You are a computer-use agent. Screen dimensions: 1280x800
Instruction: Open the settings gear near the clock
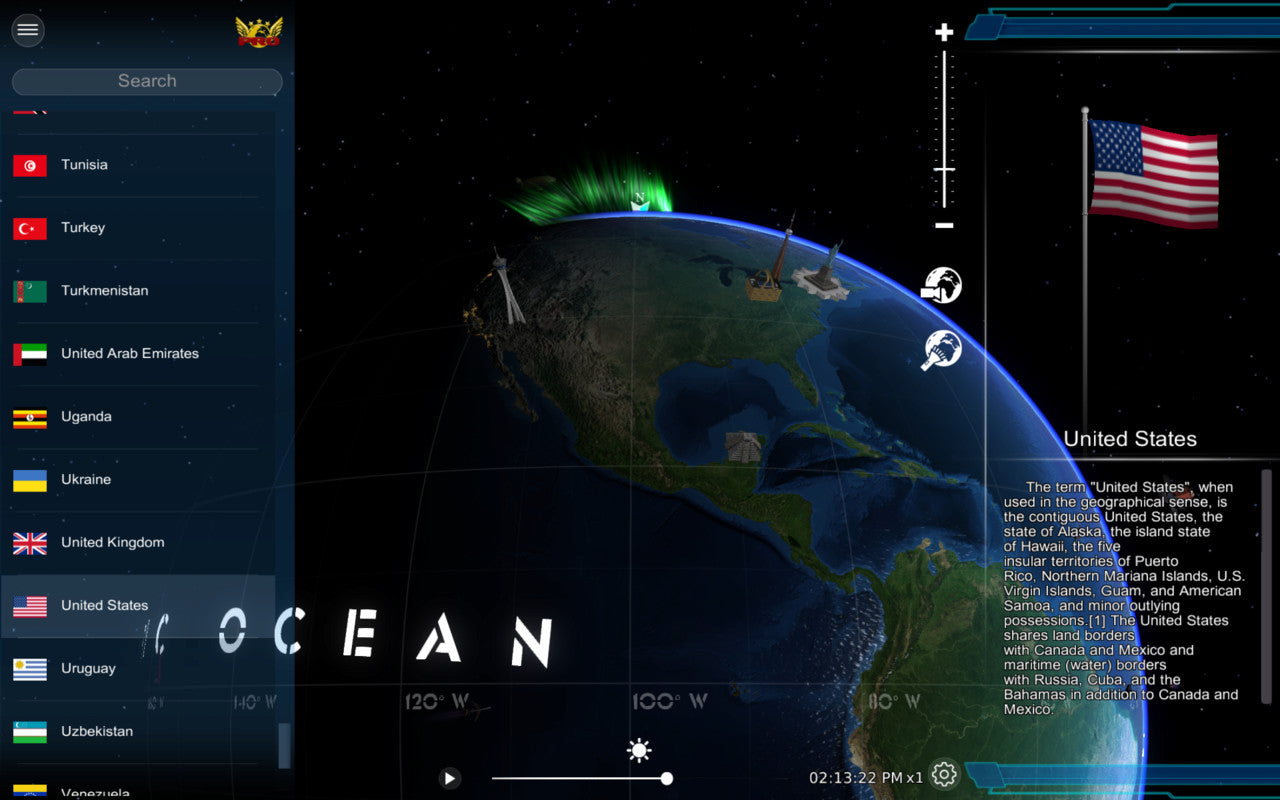(943, 774)
